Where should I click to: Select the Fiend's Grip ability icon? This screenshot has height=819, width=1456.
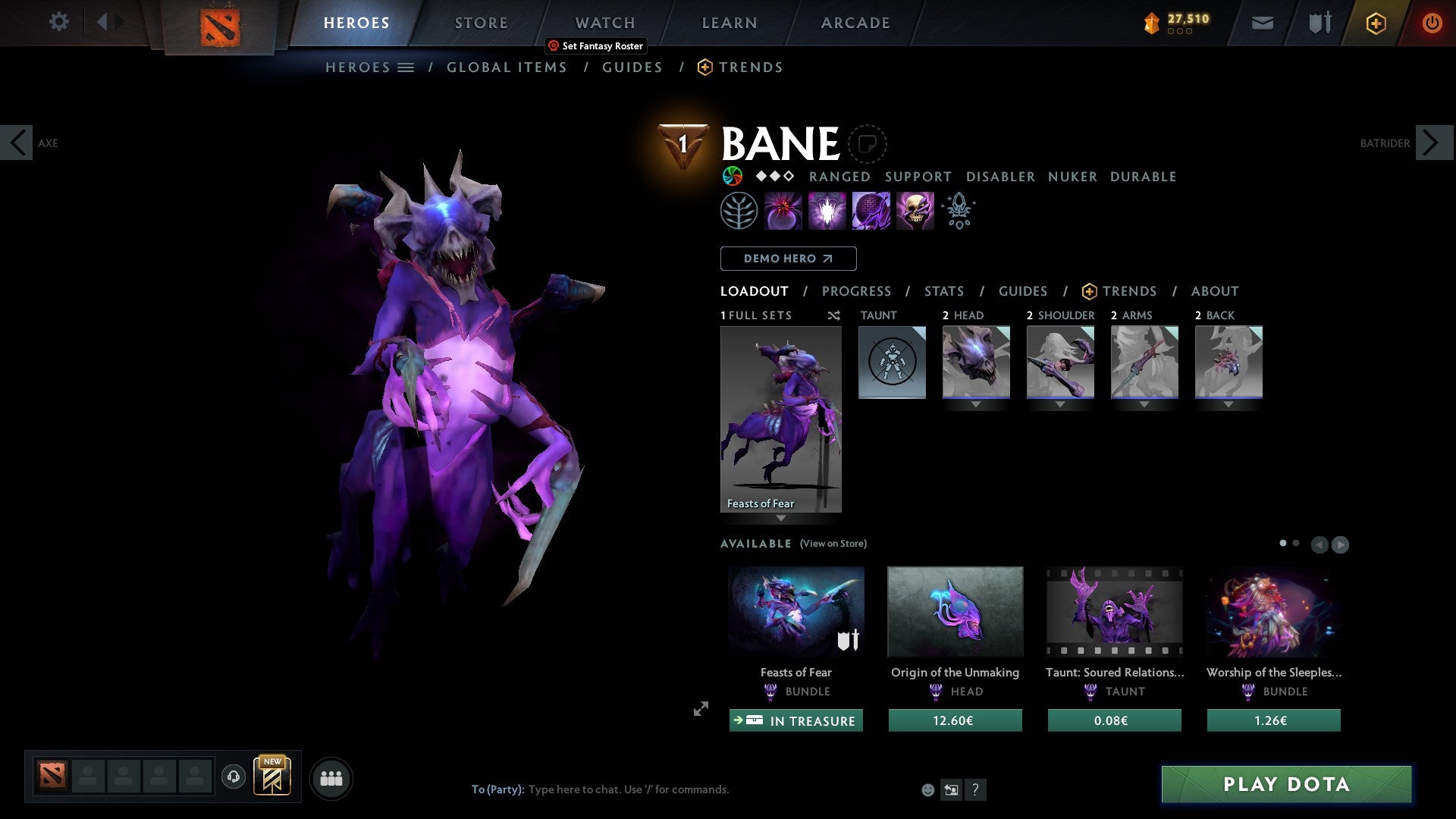[915, 210]
